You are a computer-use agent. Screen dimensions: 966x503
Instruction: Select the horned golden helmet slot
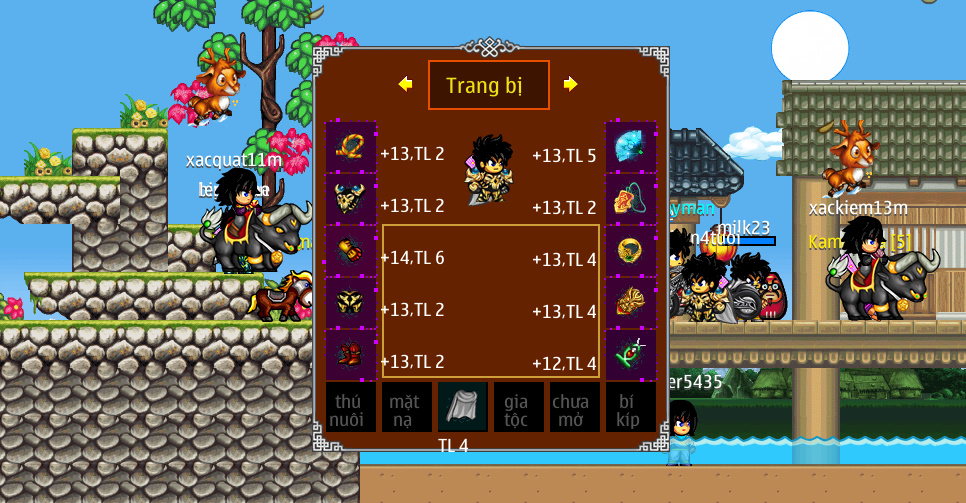coord(351,199)
